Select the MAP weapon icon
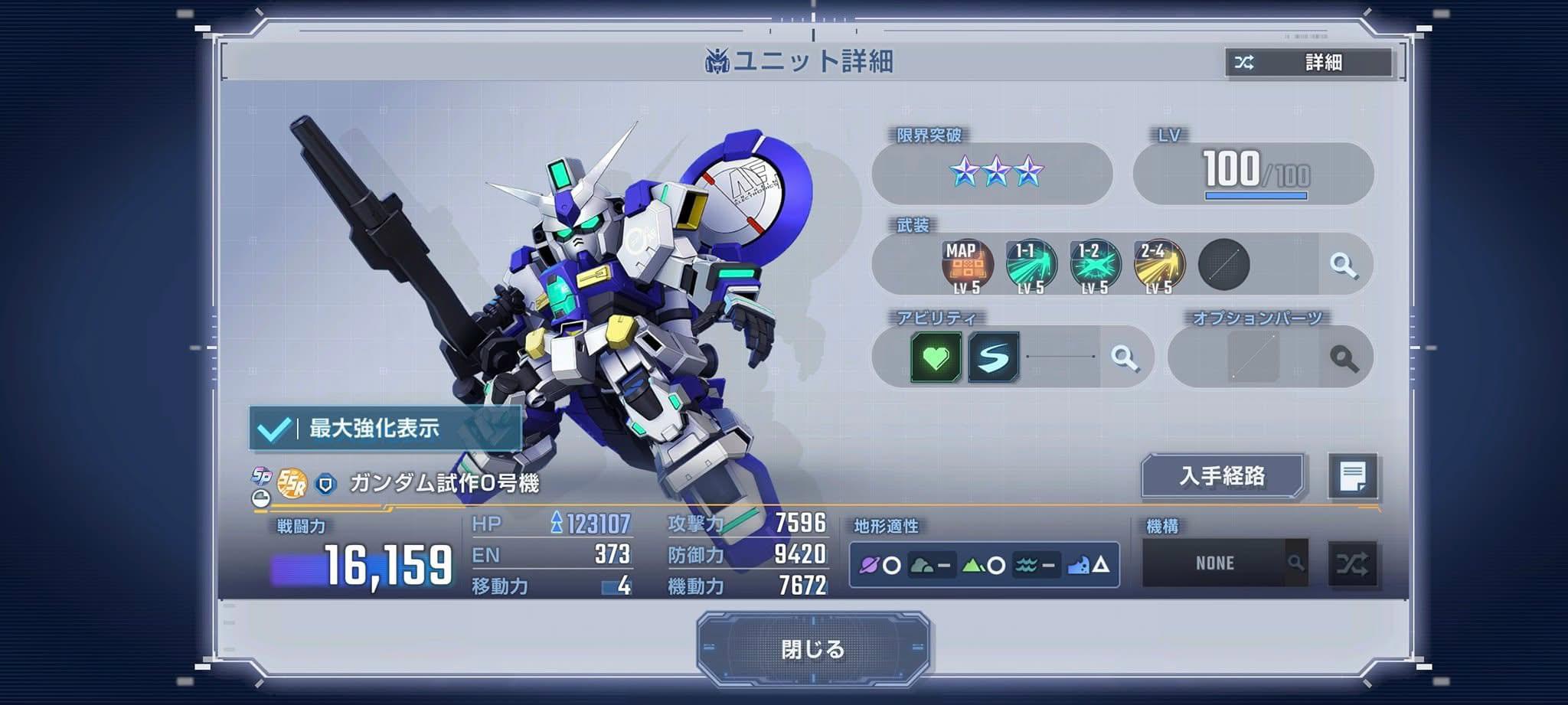Image resolution: width=1568 pixels, height=705 pixels. coord(967,266)
